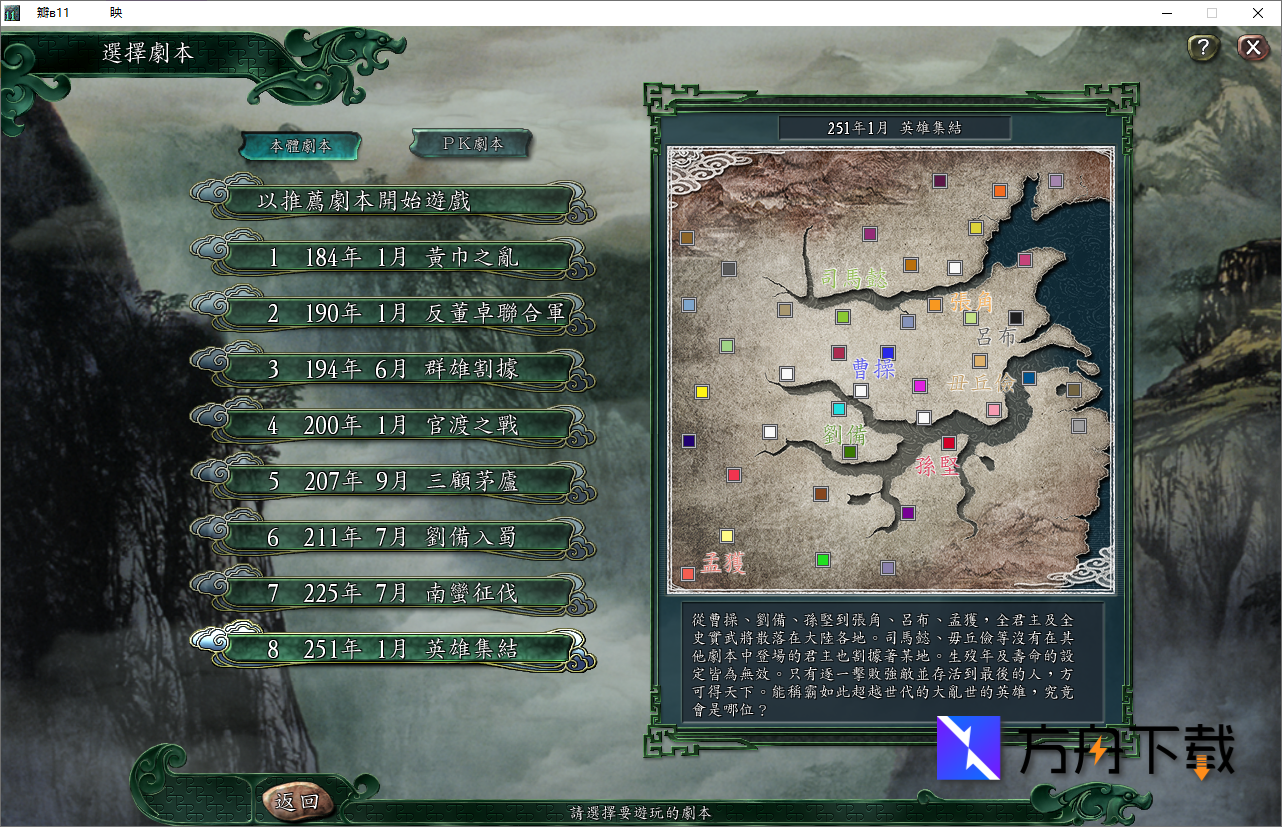Pick scenario 3 群雄割據
The height and width of the screenshot is (827, 1282).
392,370
